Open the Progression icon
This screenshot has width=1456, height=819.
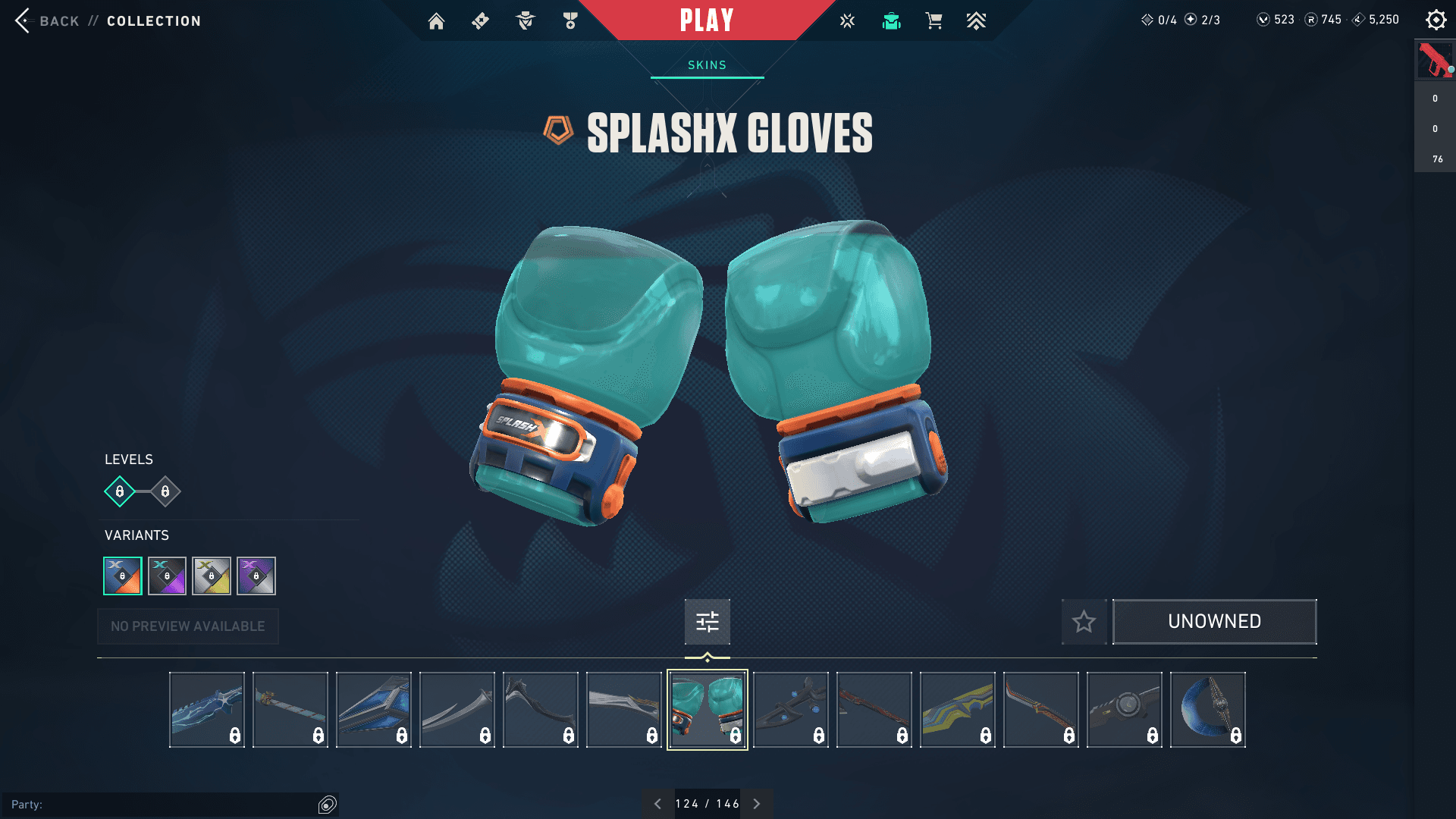point(977,20)
